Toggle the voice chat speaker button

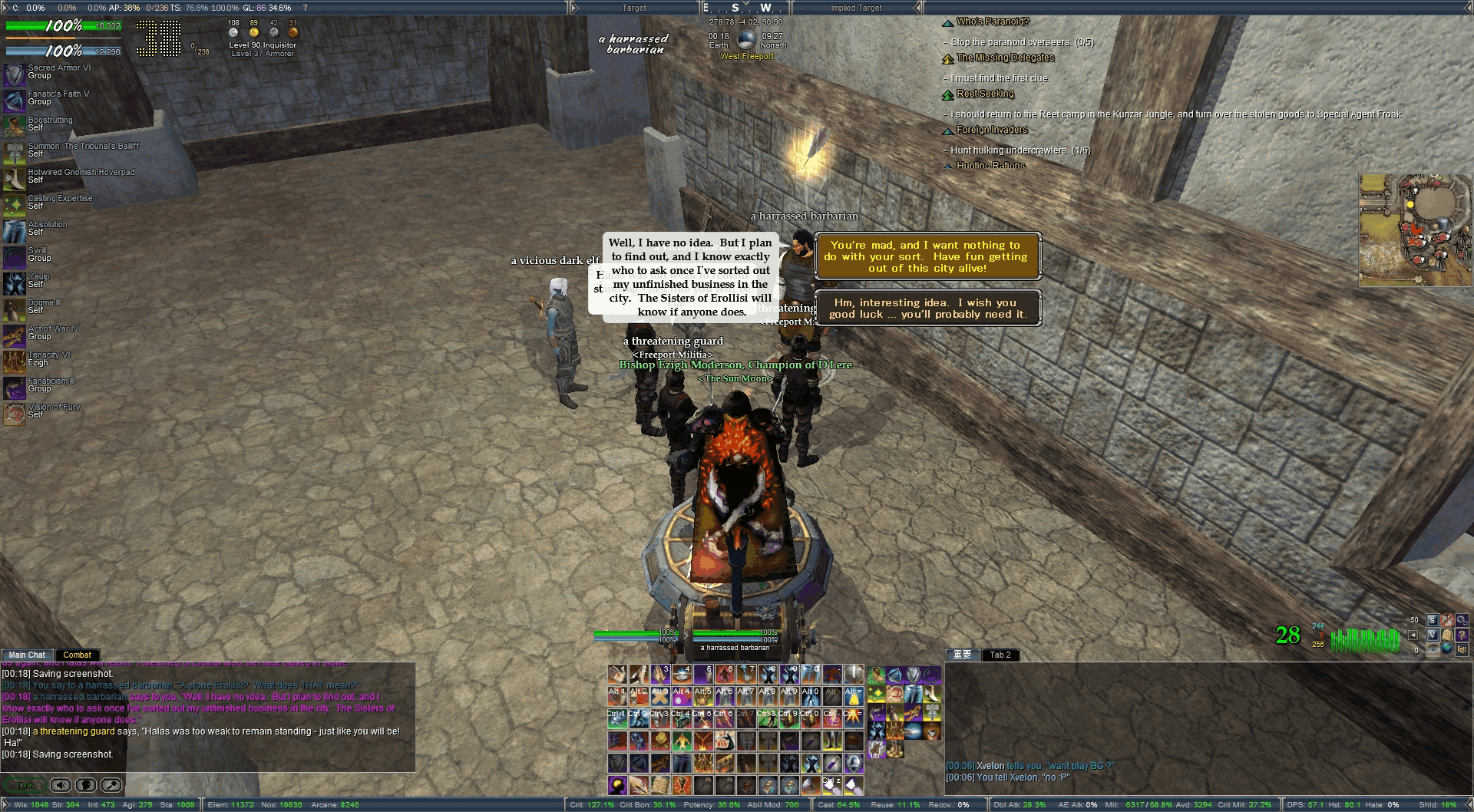click(61, 785)
